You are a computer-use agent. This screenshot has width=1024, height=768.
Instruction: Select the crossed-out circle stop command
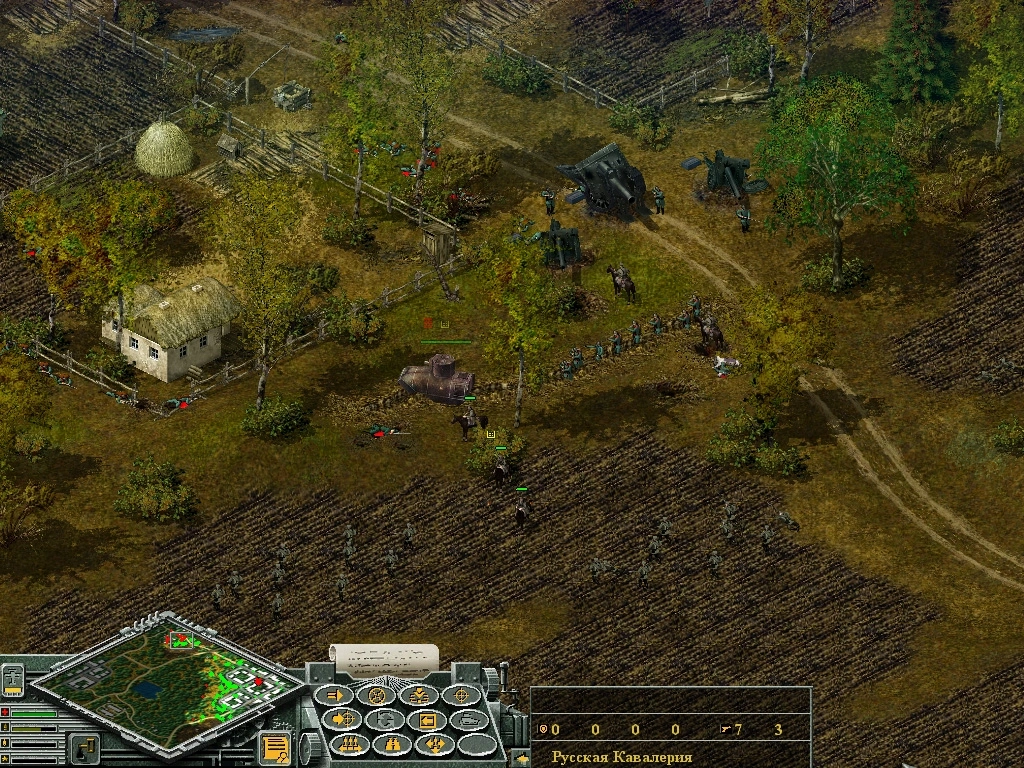click(378, 695)
